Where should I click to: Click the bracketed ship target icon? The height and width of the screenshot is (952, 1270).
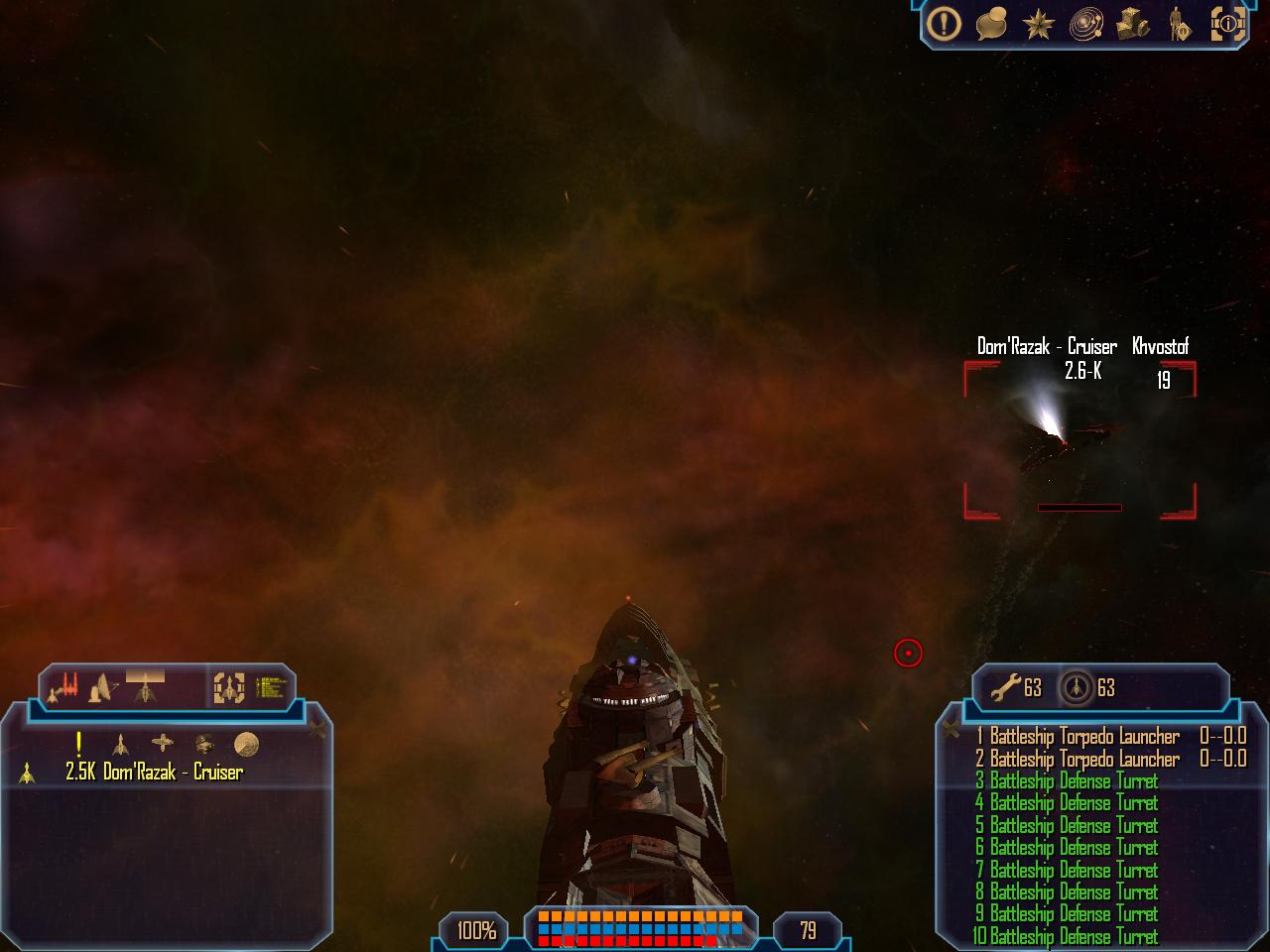pyautogui.click(x=229, y=686)
